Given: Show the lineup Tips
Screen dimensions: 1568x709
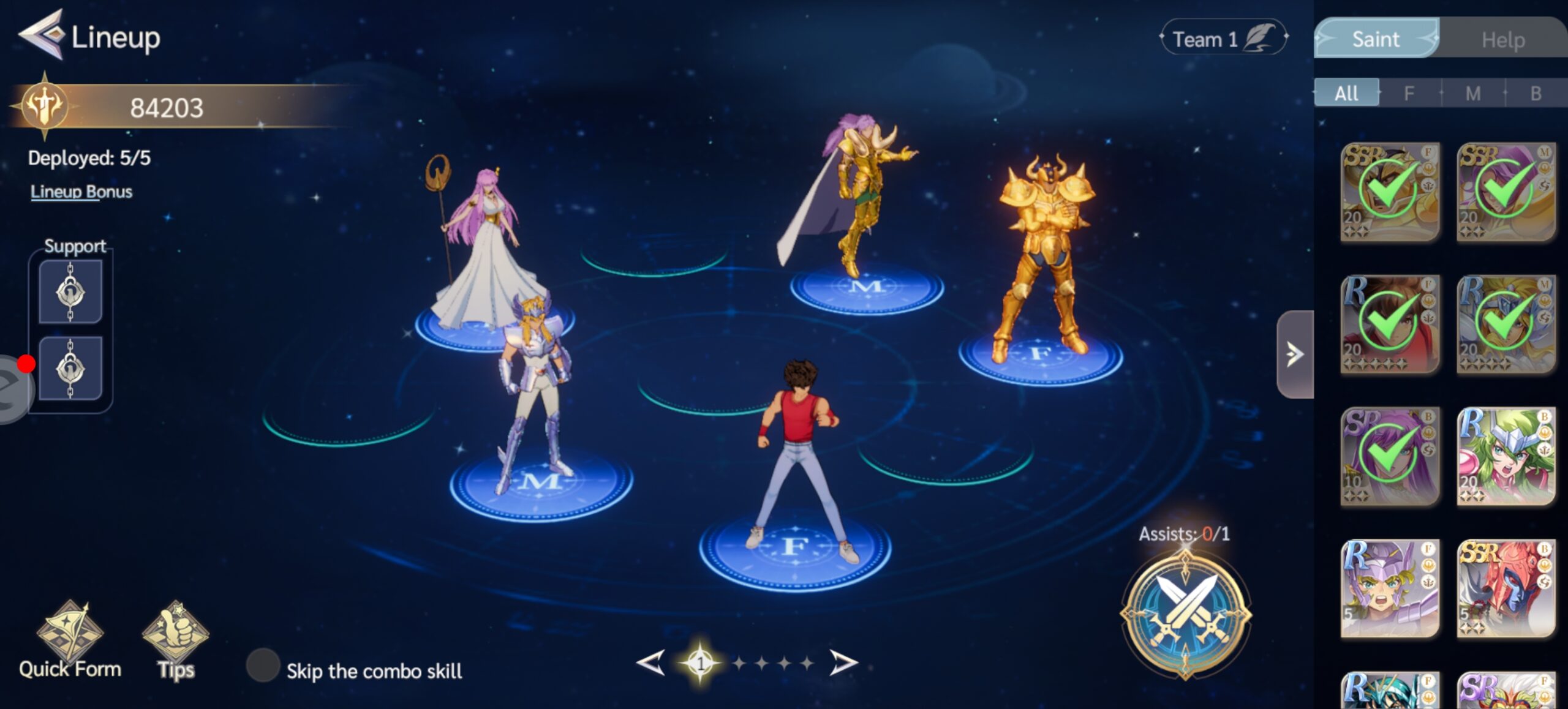Looking at the screenshot, I should tap(175, 640).
